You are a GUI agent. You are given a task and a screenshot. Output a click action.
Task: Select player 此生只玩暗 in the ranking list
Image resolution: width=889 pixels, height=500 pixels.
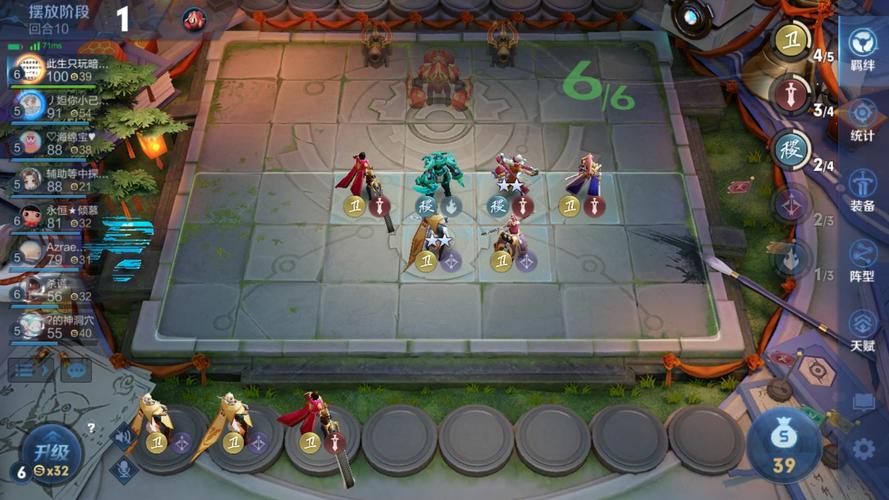coord(60,69)
